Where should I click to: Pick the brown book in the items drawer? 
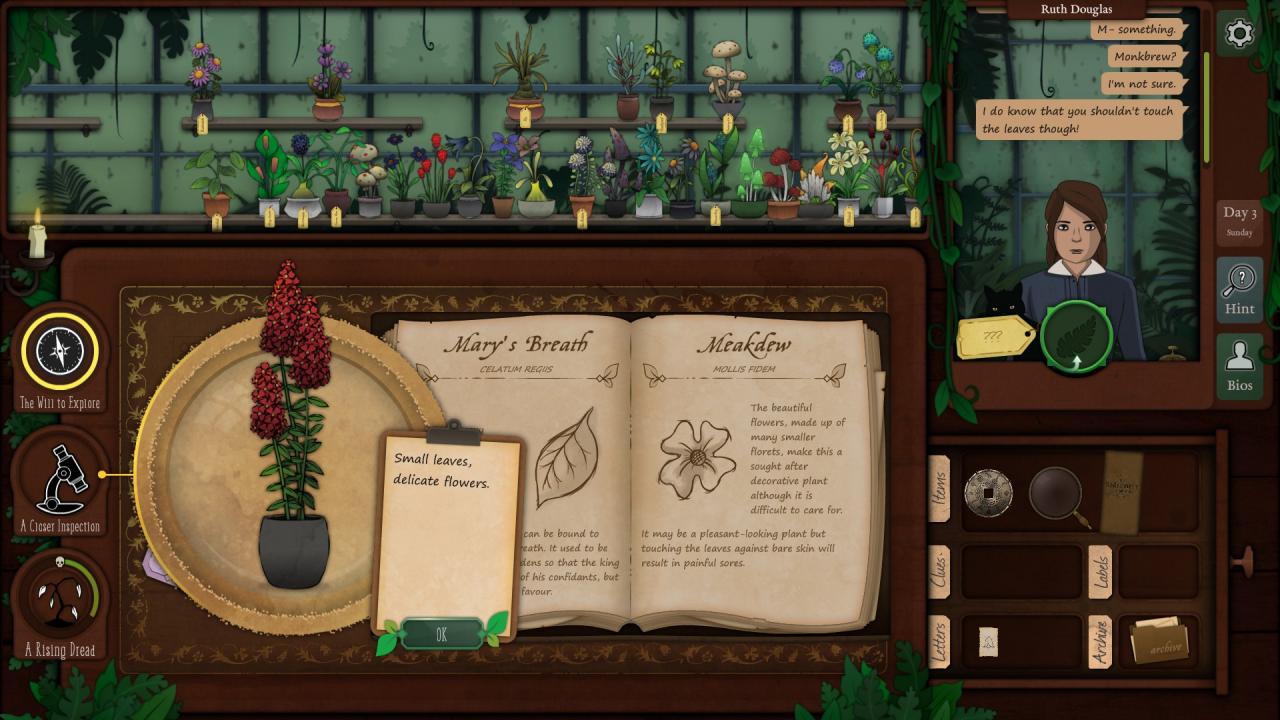coord(1121,492)
